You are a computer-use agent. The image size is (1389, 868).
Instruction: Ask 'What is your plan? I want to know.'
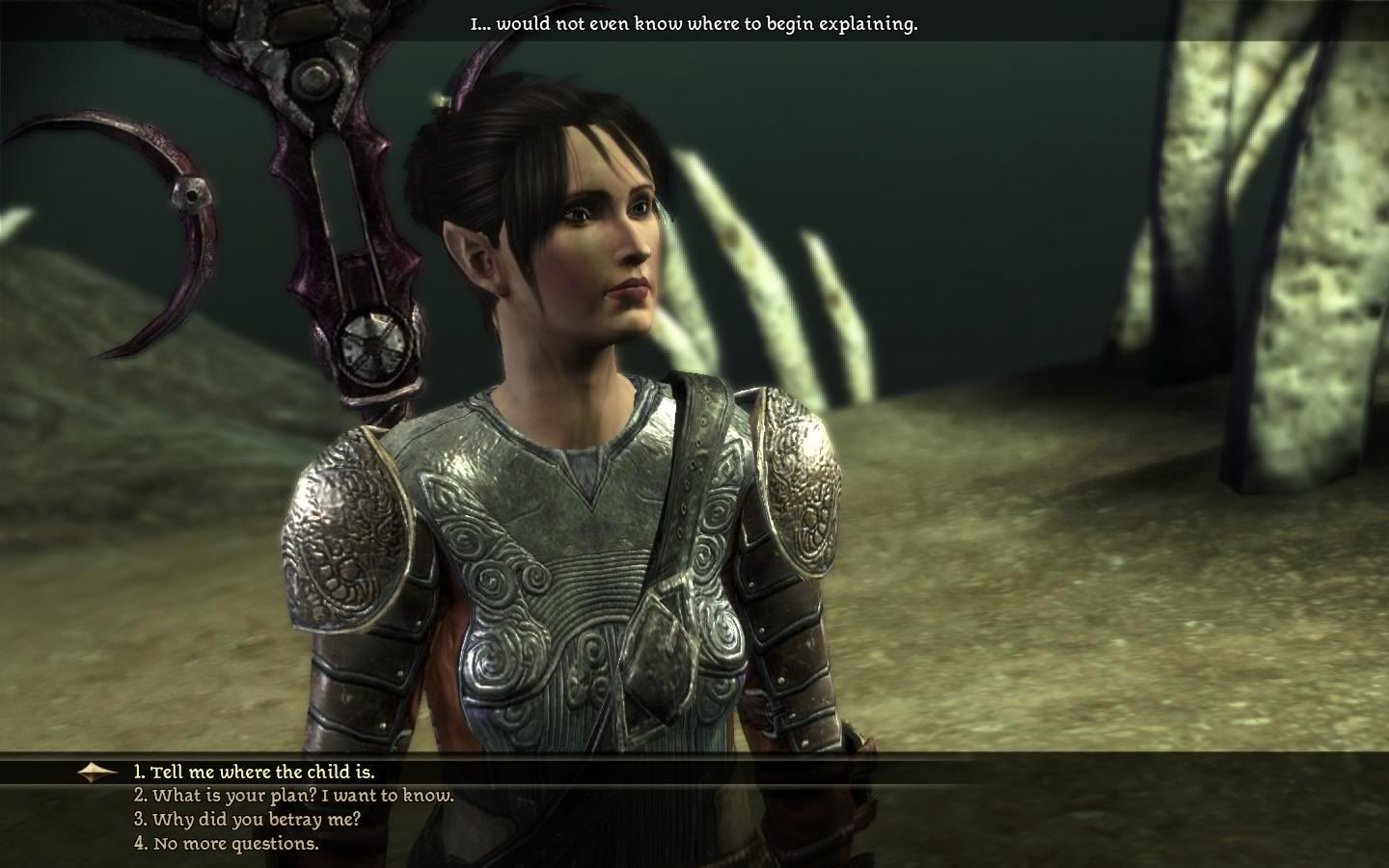[x=293, y=796]
